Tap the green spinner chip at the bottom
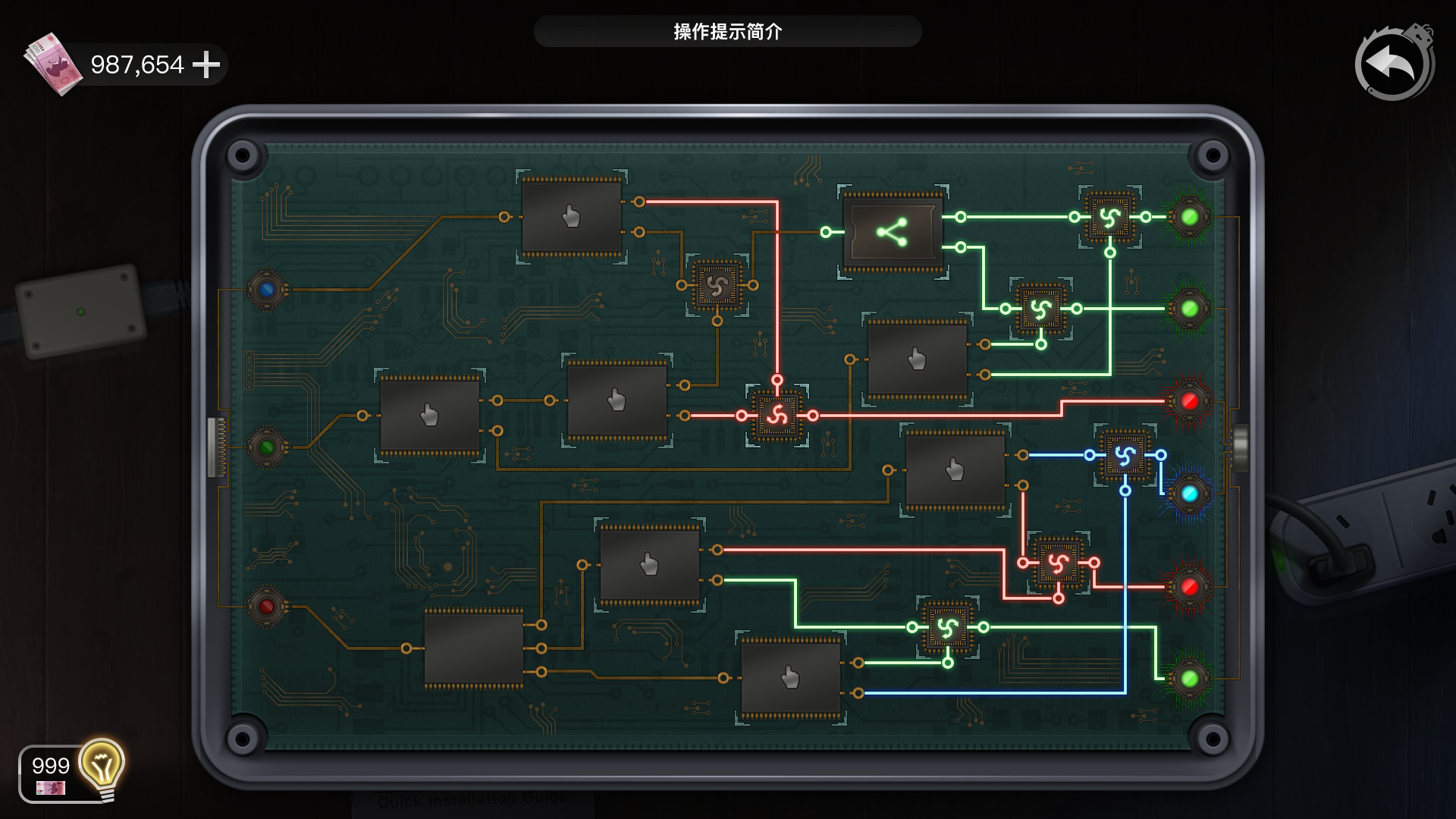The image size is (1456, 819). pyautogui.click(x=949, y=628)
